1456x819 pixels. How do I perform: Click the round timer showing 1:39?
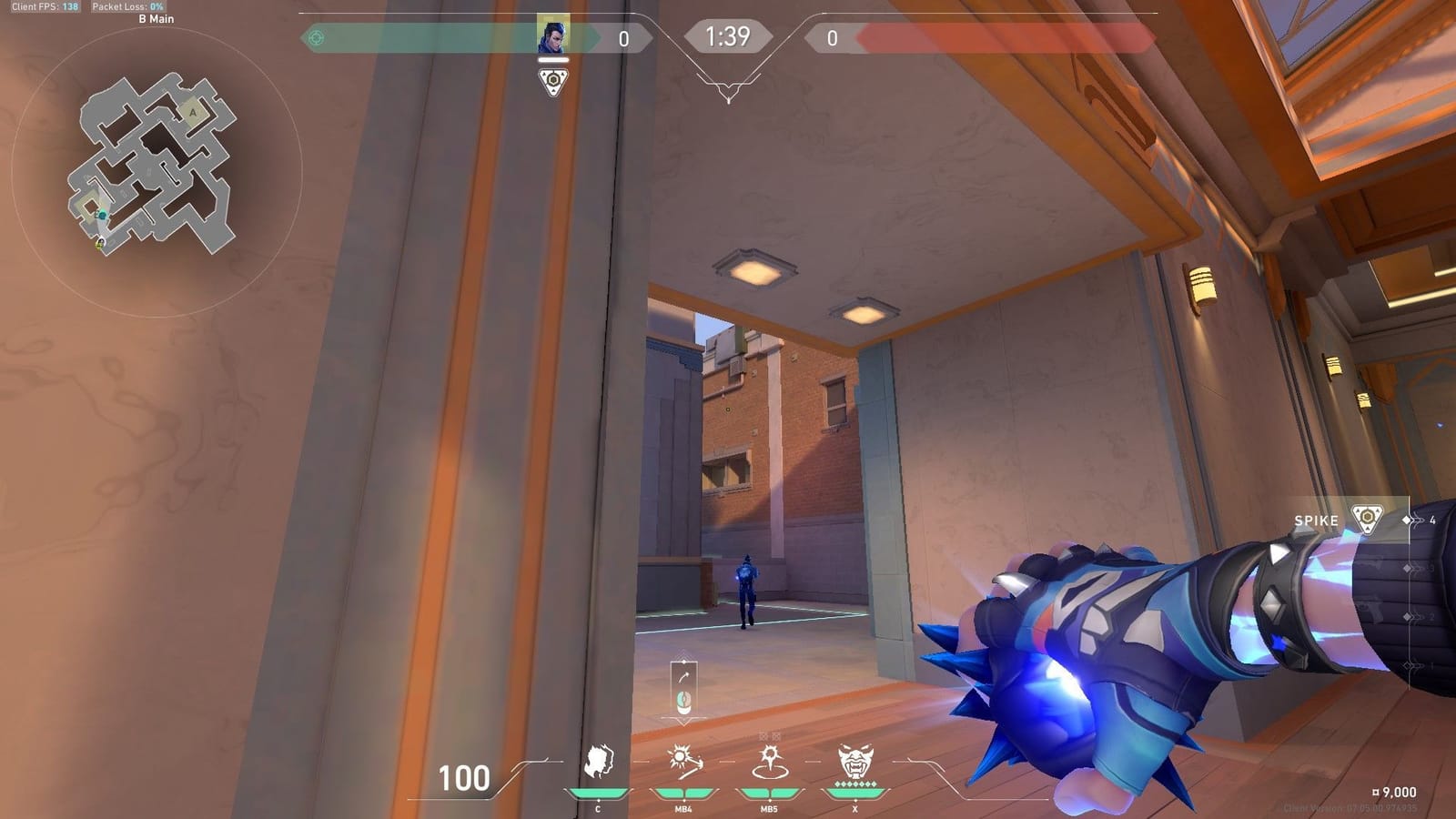727,37
